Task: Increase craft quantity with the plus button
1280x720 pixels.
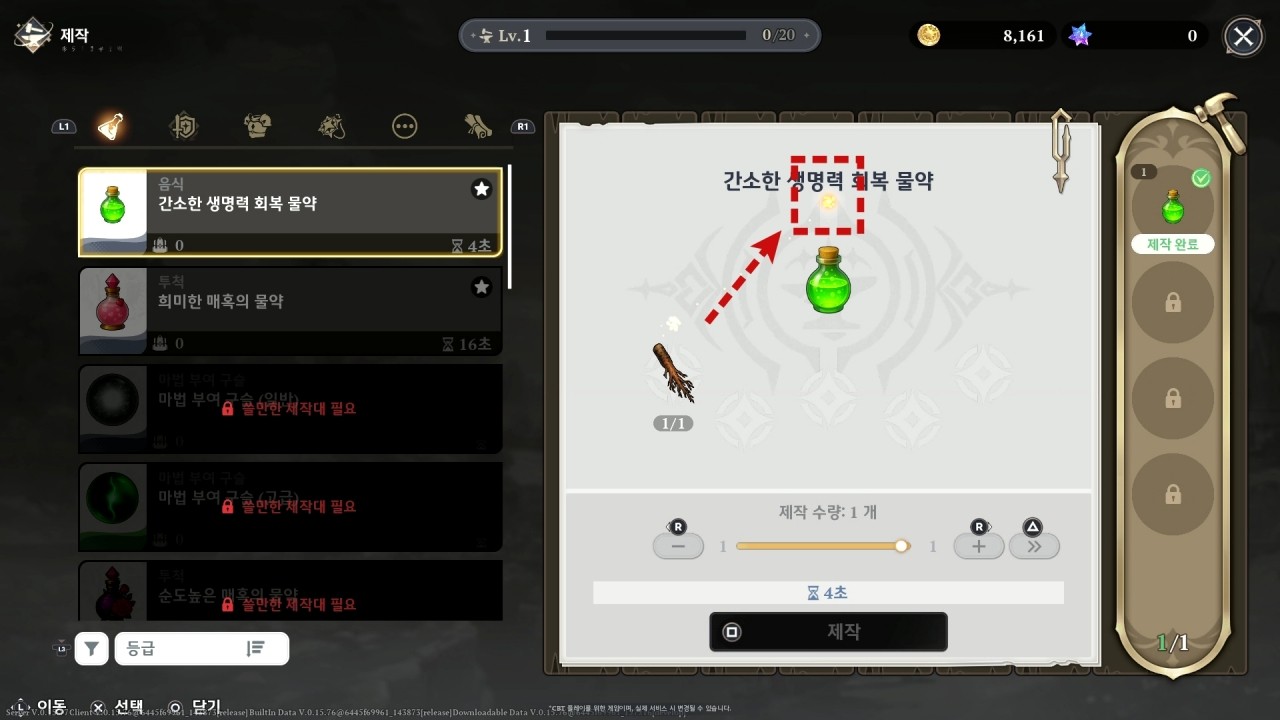Action: click(978, 546)
